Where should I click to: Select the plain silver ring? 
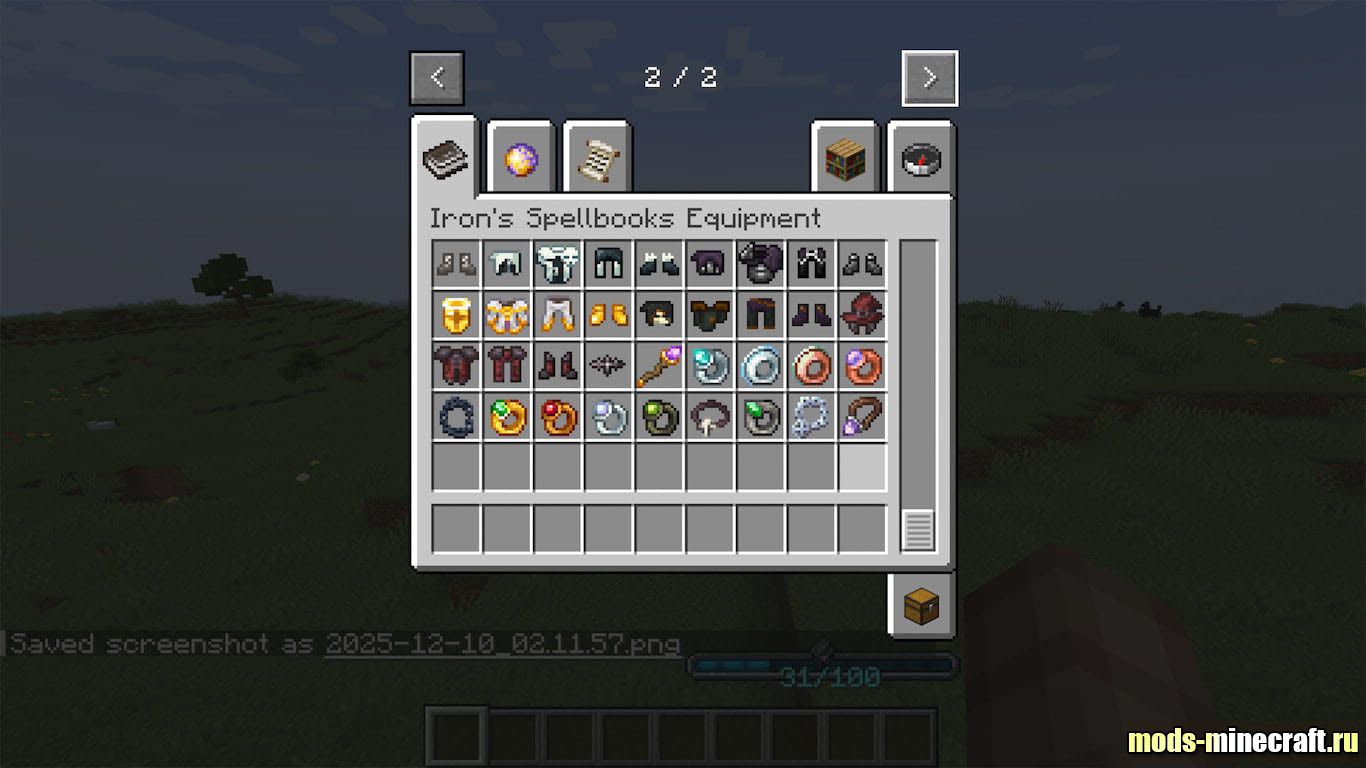(760, 366)
